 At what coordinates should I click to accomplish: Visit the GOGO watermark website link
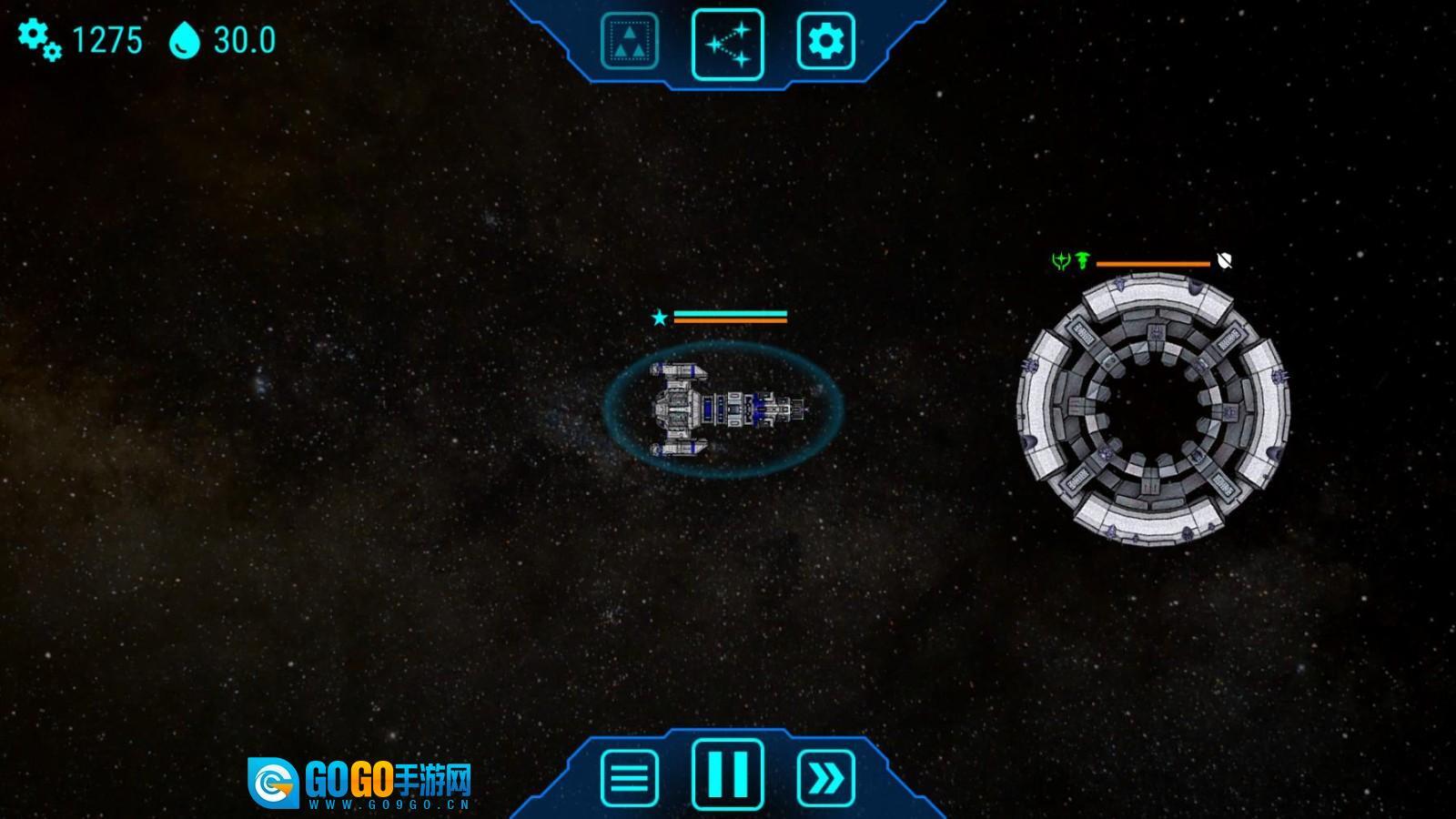point(359,784)
